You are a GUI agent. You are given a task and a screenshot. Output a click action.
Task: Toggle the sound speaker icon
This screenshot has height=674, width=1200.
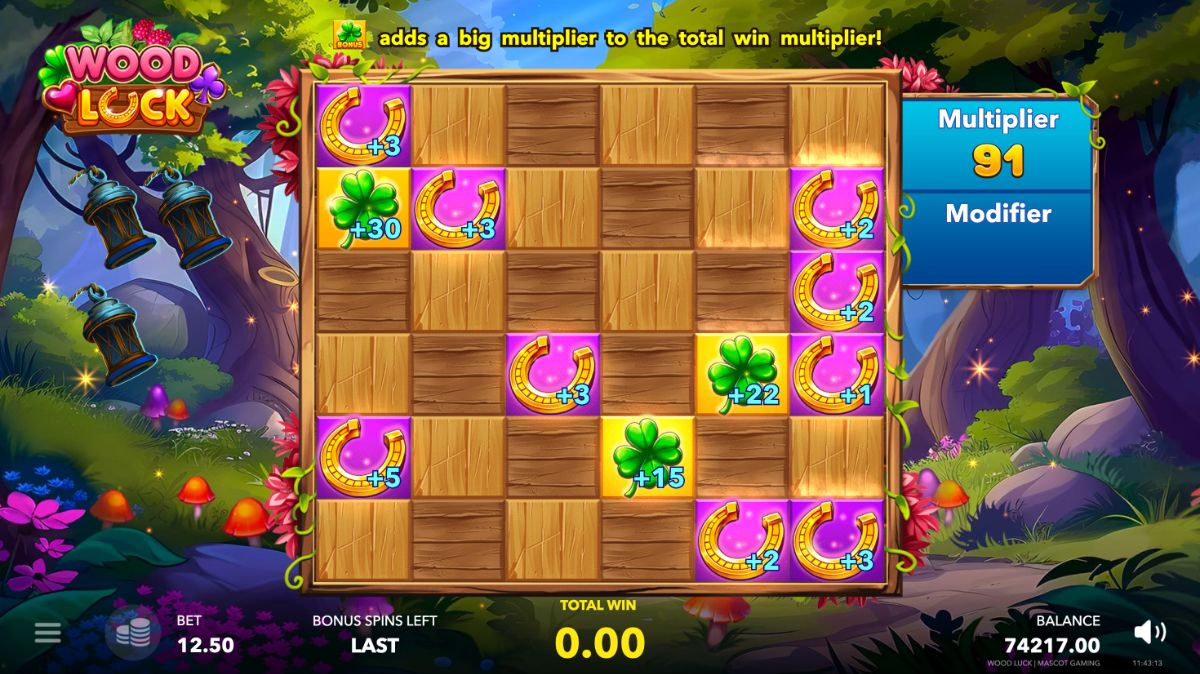tap(1150, 632)
